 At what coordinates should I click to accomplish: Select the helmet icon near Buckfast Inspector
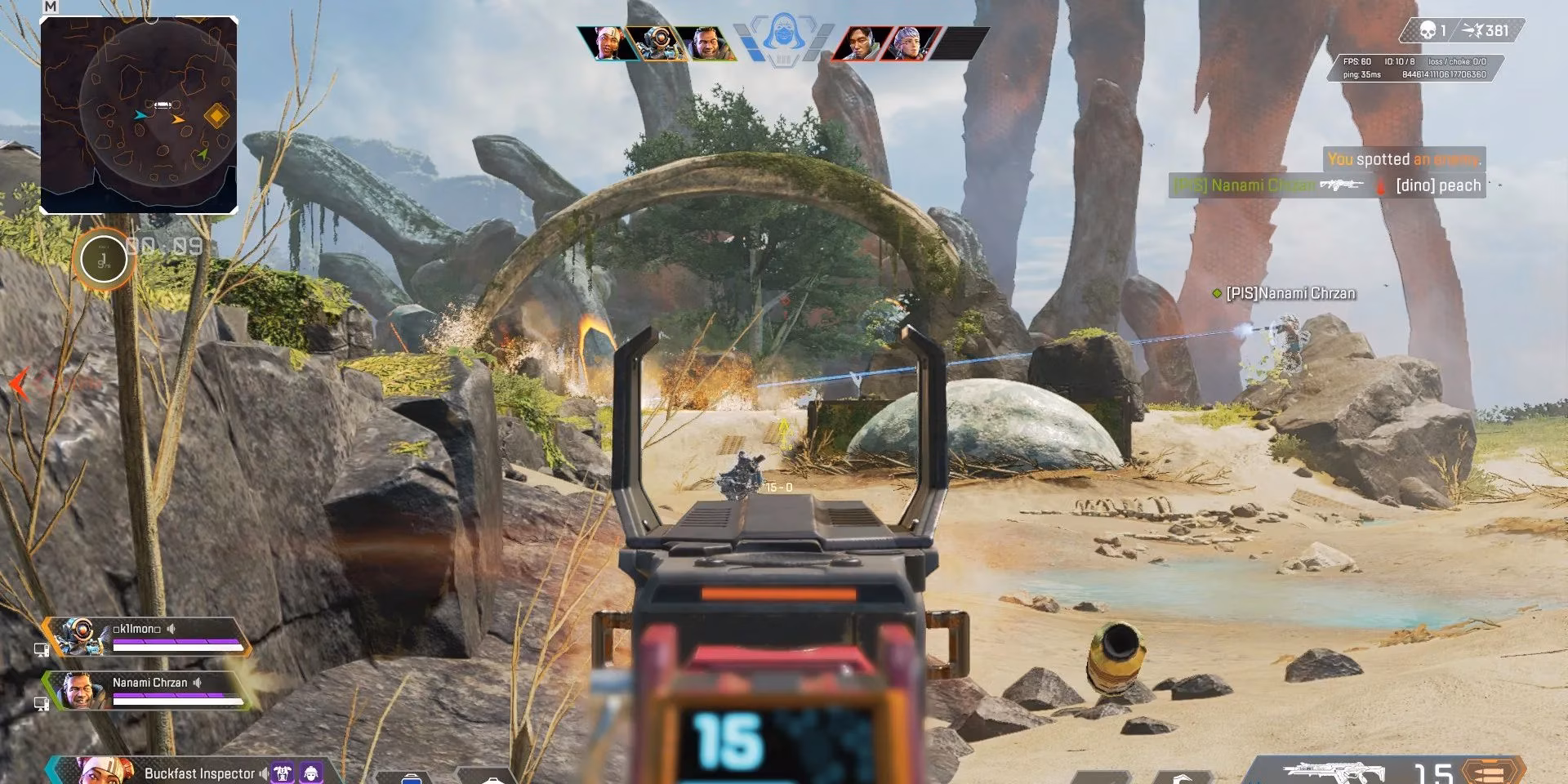click(311, 773)
